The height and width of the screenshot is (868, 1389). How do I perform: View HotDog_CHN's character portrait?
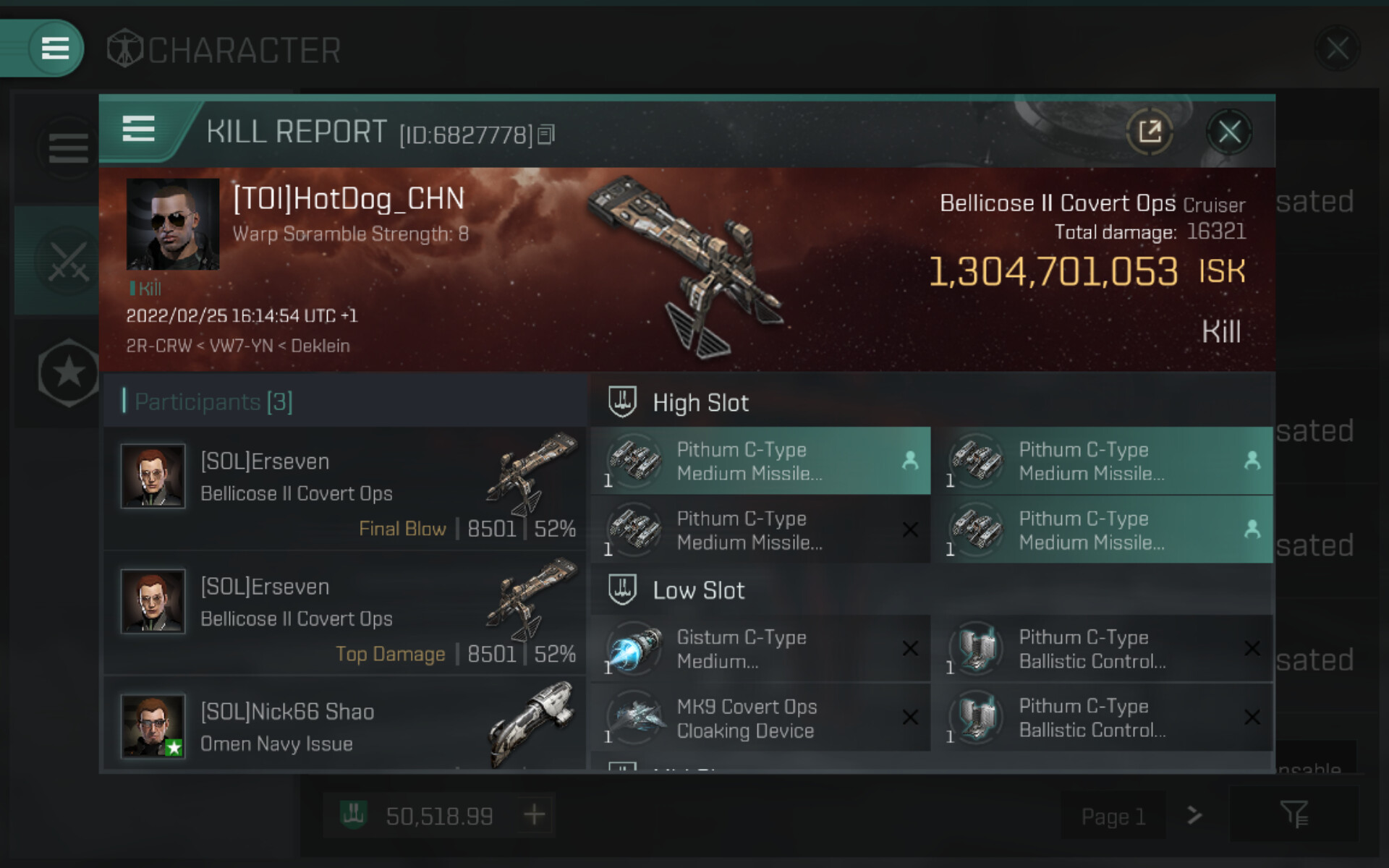pos(173,224)
